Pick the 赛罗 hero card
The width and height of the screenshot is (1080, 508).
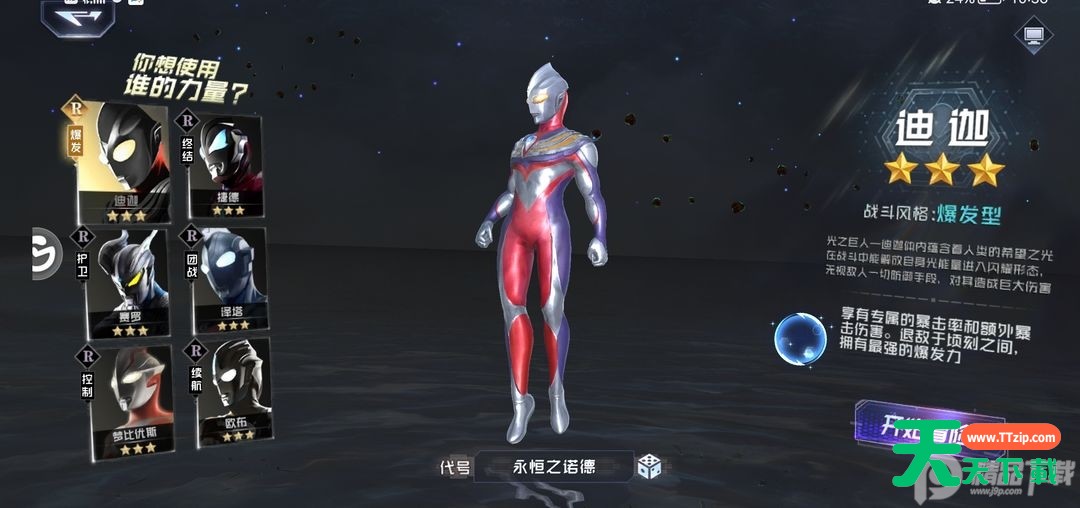(126, 281)
